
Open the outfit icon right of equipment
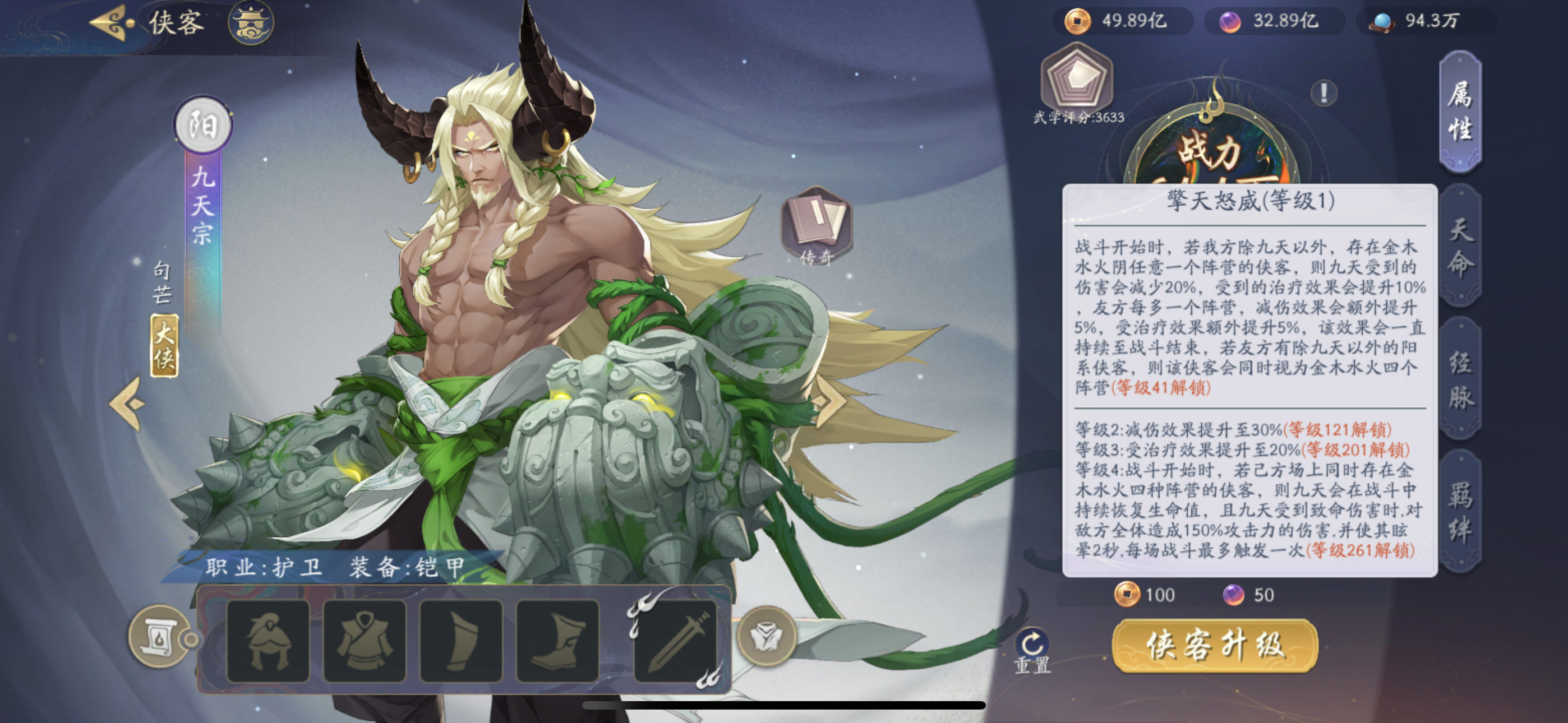767,637
